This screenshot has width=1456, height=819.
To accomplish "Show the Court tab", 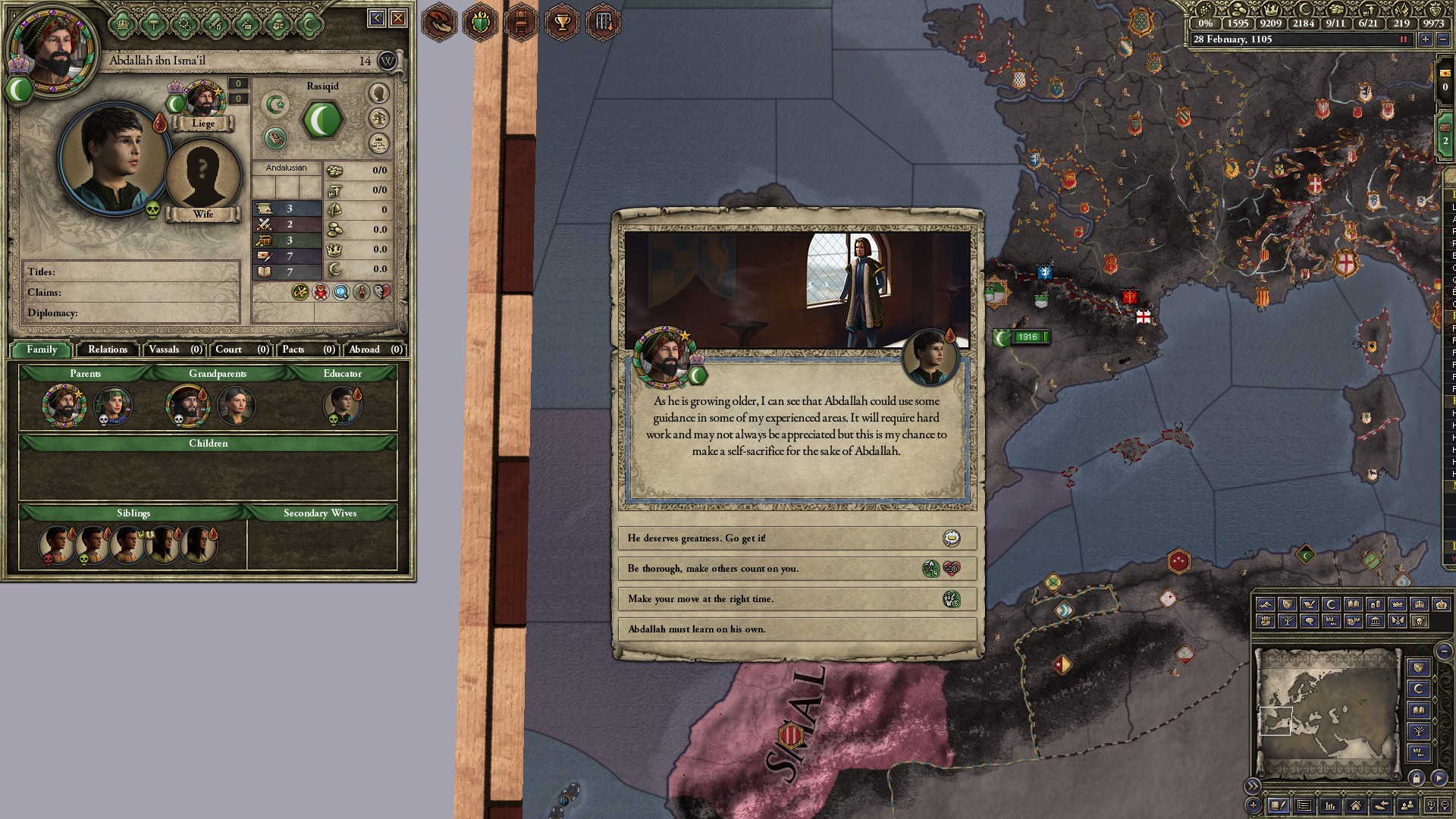I will pos(241,350).
